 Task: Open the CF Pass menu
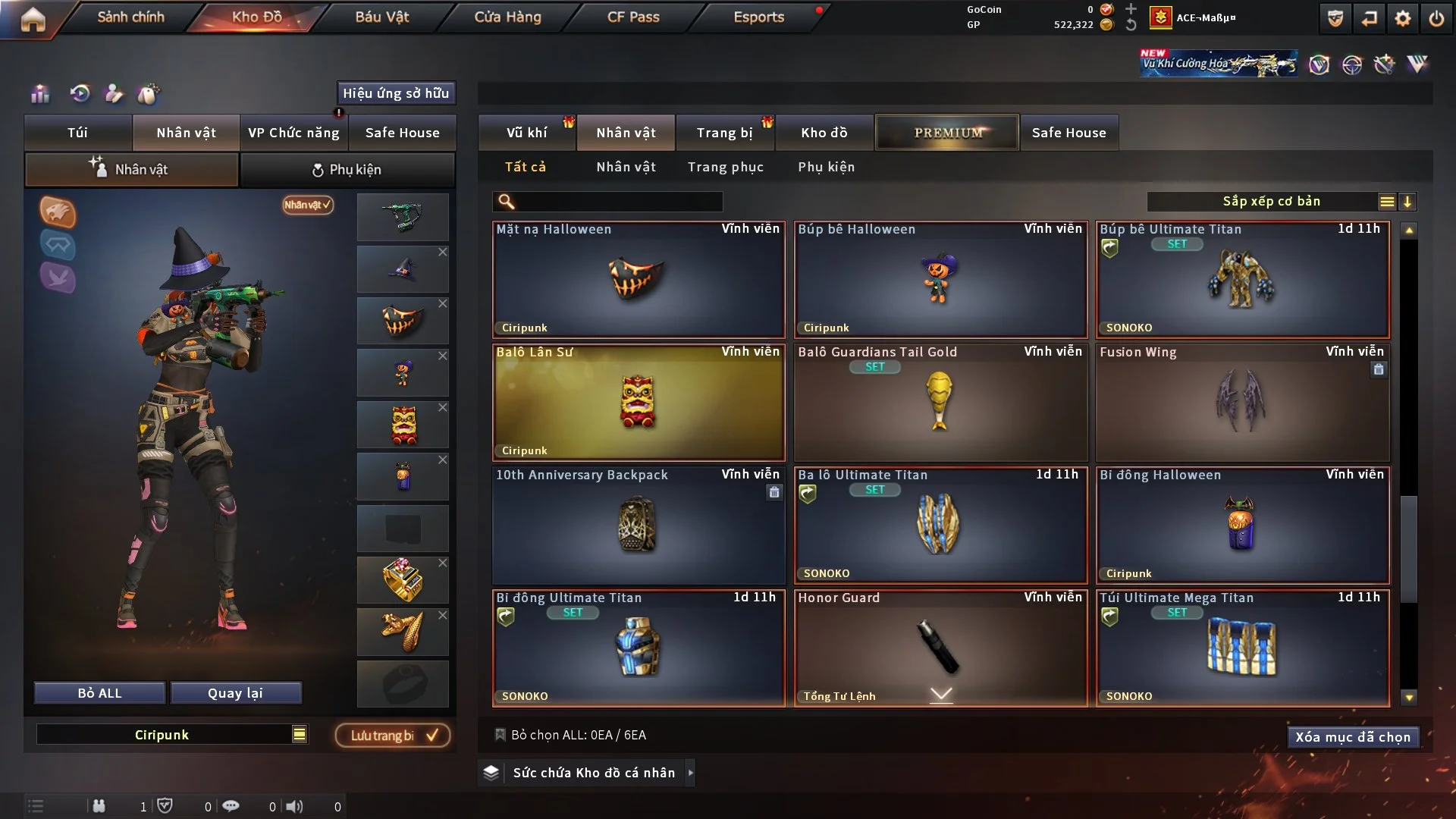click(633, 17)
